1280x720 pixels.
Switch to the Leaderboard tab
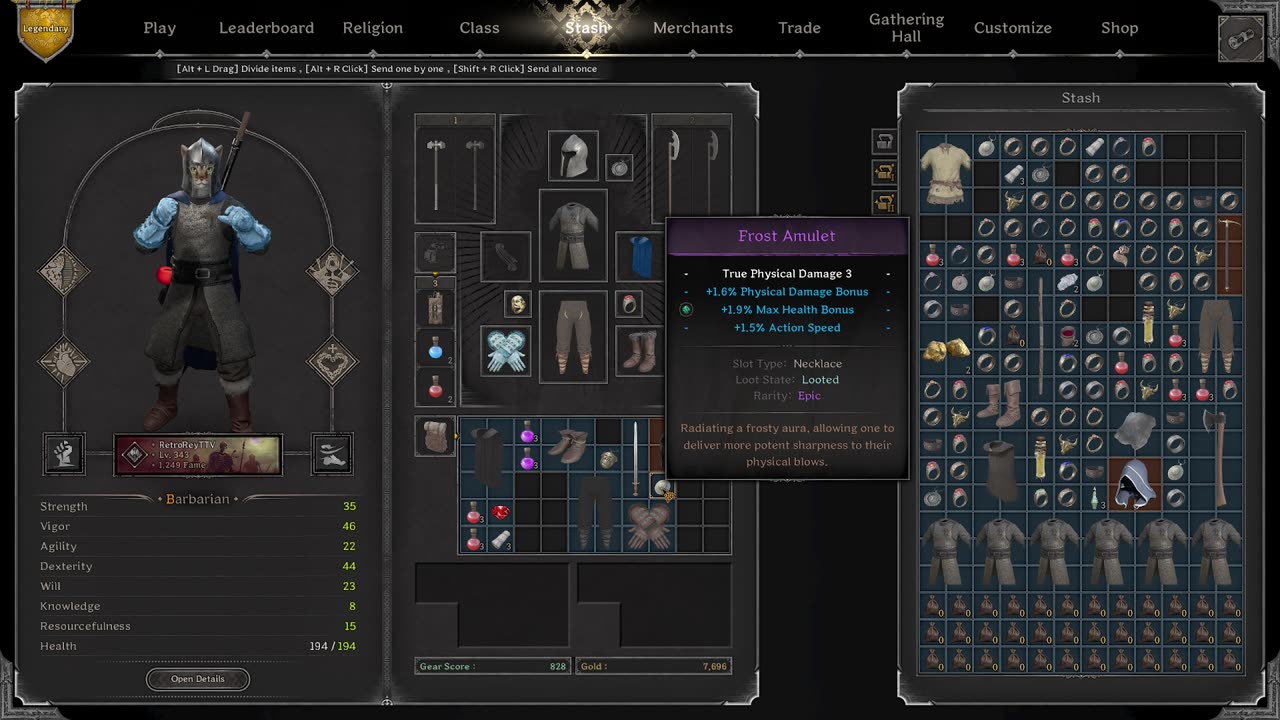click(266, 28)
